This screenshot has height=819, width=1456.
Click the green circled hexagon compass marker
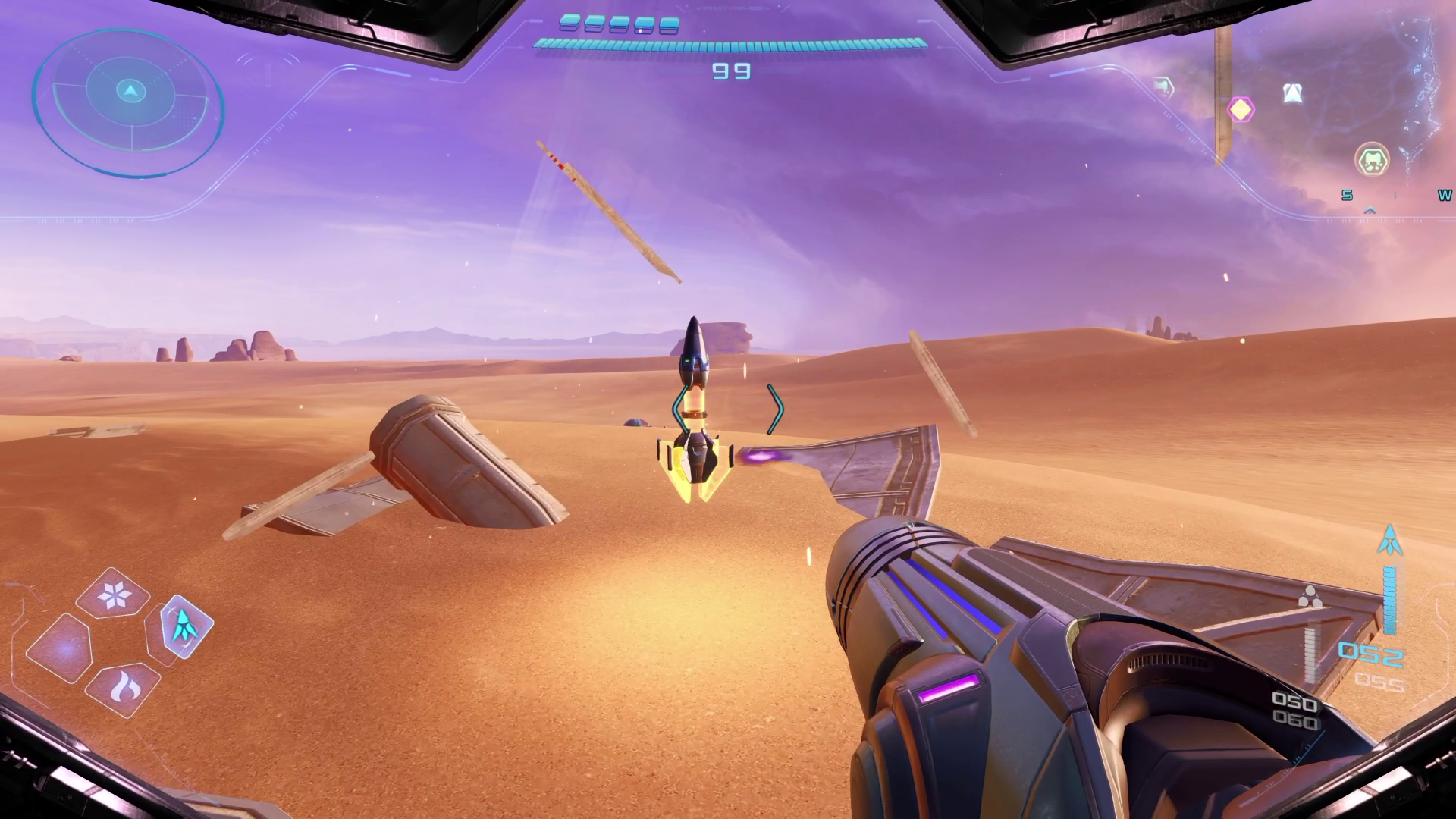1371,160
